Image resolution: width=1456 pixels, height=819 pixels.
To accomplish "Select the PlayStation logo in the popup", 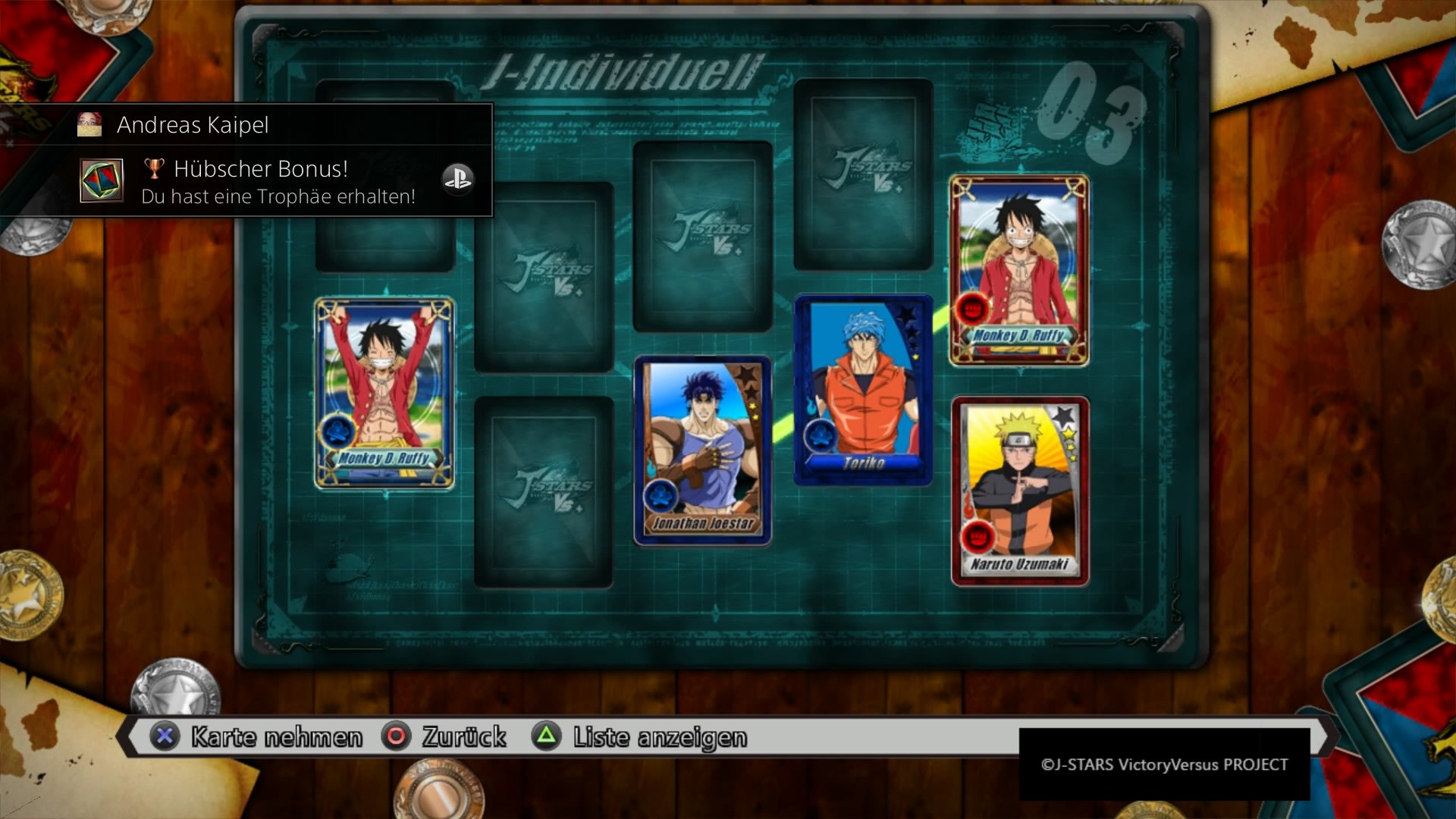I will coord(458,180).
